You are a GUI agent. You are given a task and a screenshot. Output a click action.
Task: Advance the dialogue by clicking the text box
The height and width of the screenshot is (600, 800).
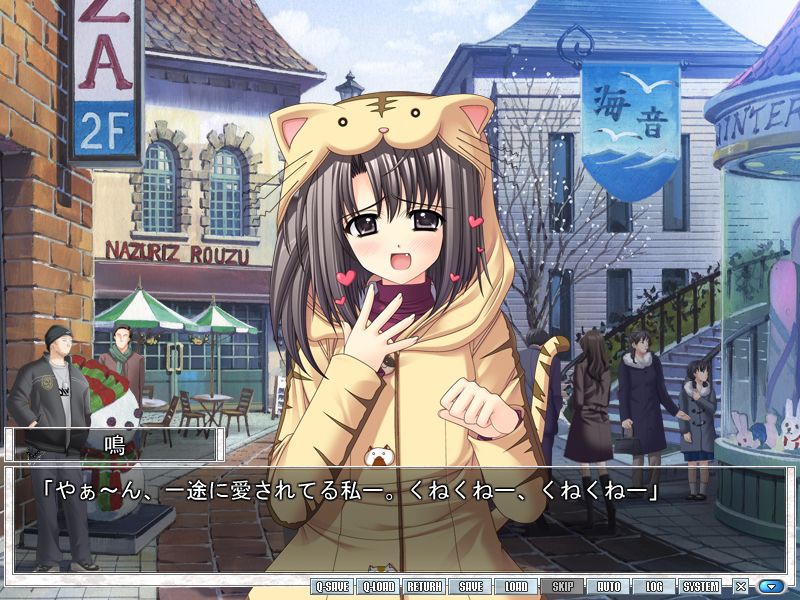[x=400, y=520]
